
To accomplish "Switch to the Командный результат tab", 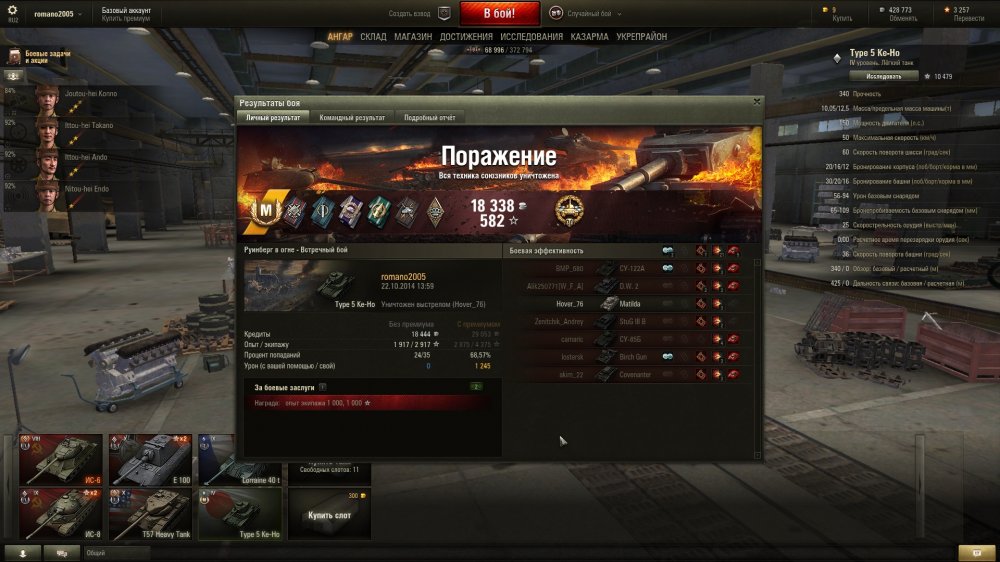I will pos(351,118).
